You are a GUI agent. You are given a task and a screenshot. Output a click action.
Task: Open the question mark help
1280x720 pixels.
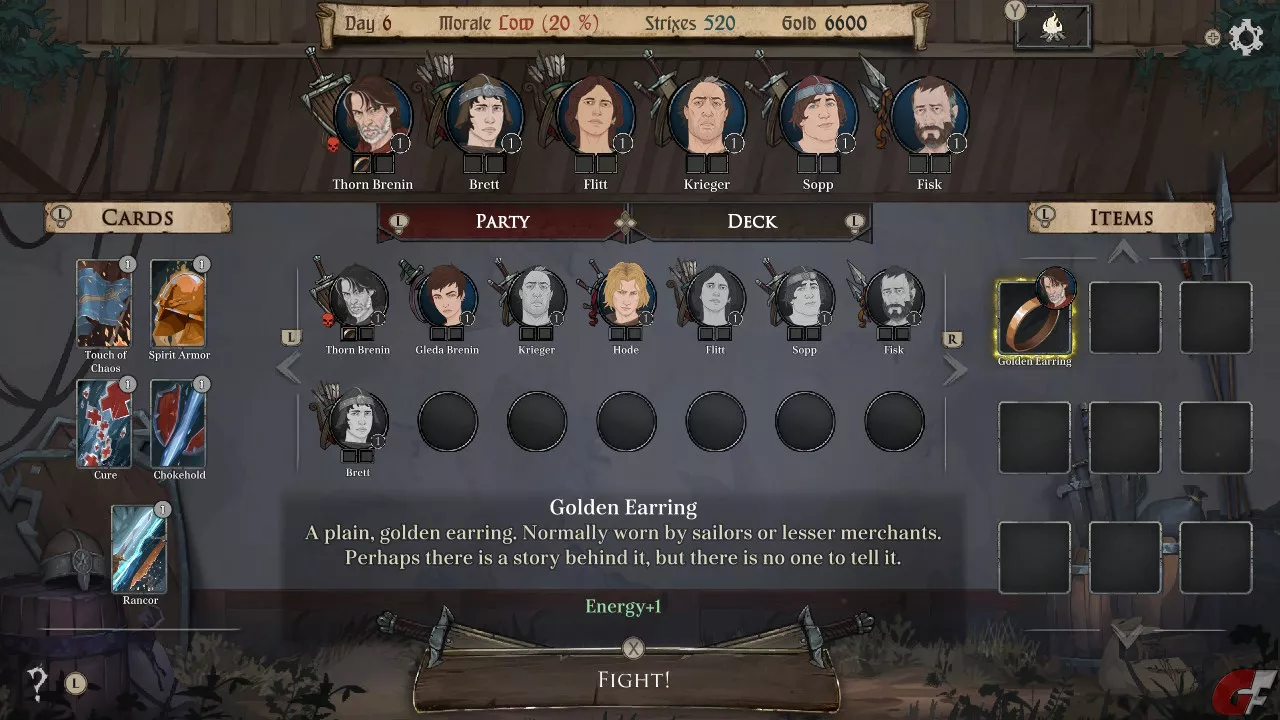(38, 684)
